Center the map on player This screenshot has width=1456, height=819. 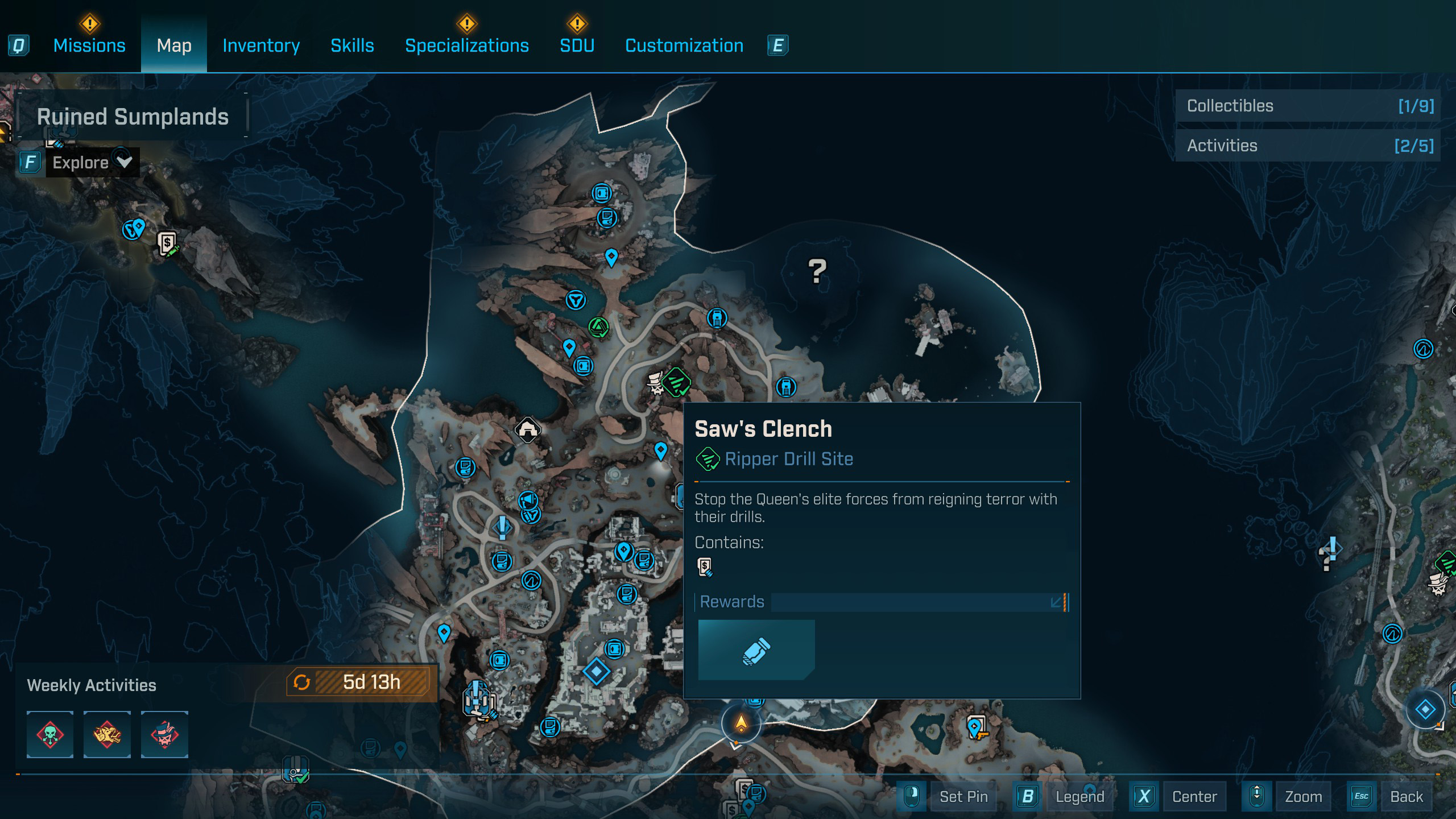click(1194, 796)
